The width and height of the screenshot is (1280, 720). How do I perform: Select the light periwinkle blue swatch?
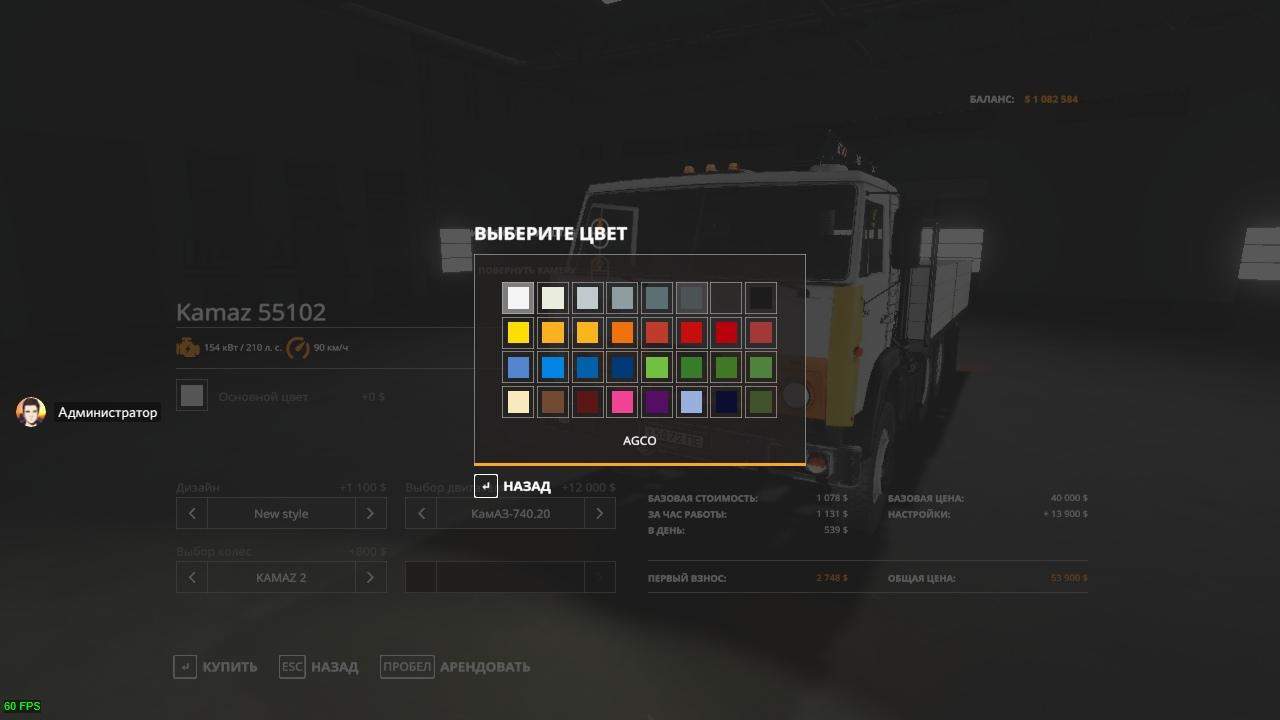691,403
